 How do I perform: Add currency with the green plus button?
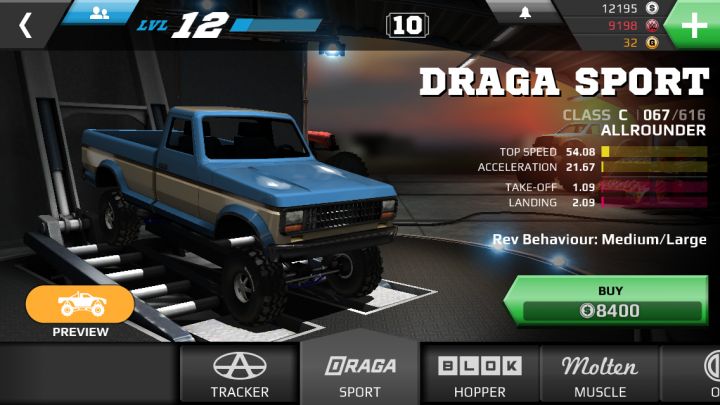click(x=694, y=24)
